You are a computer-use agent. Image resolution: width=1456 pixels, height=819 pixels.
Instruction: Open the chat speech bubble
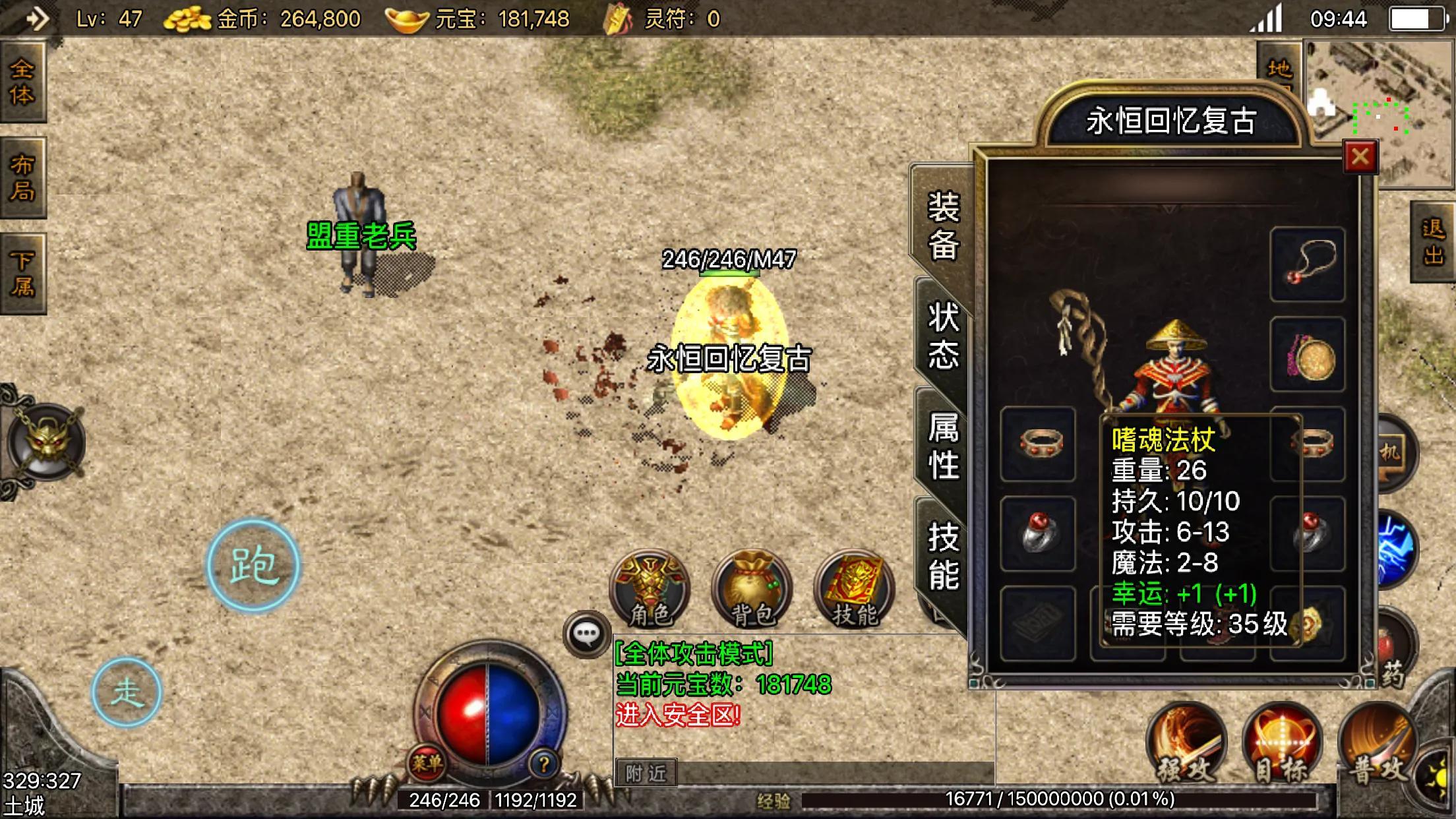[x=586, y=634]
